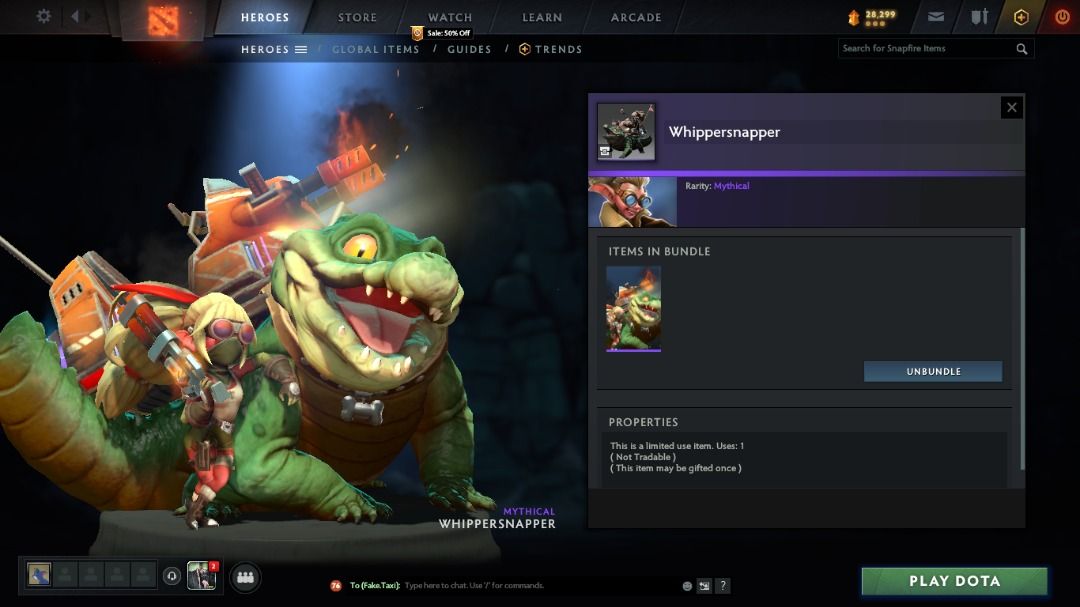The height and width of the screenshot is (607, 1080).
Task: Open hero Guides section
Action: (x=469, y=49)
